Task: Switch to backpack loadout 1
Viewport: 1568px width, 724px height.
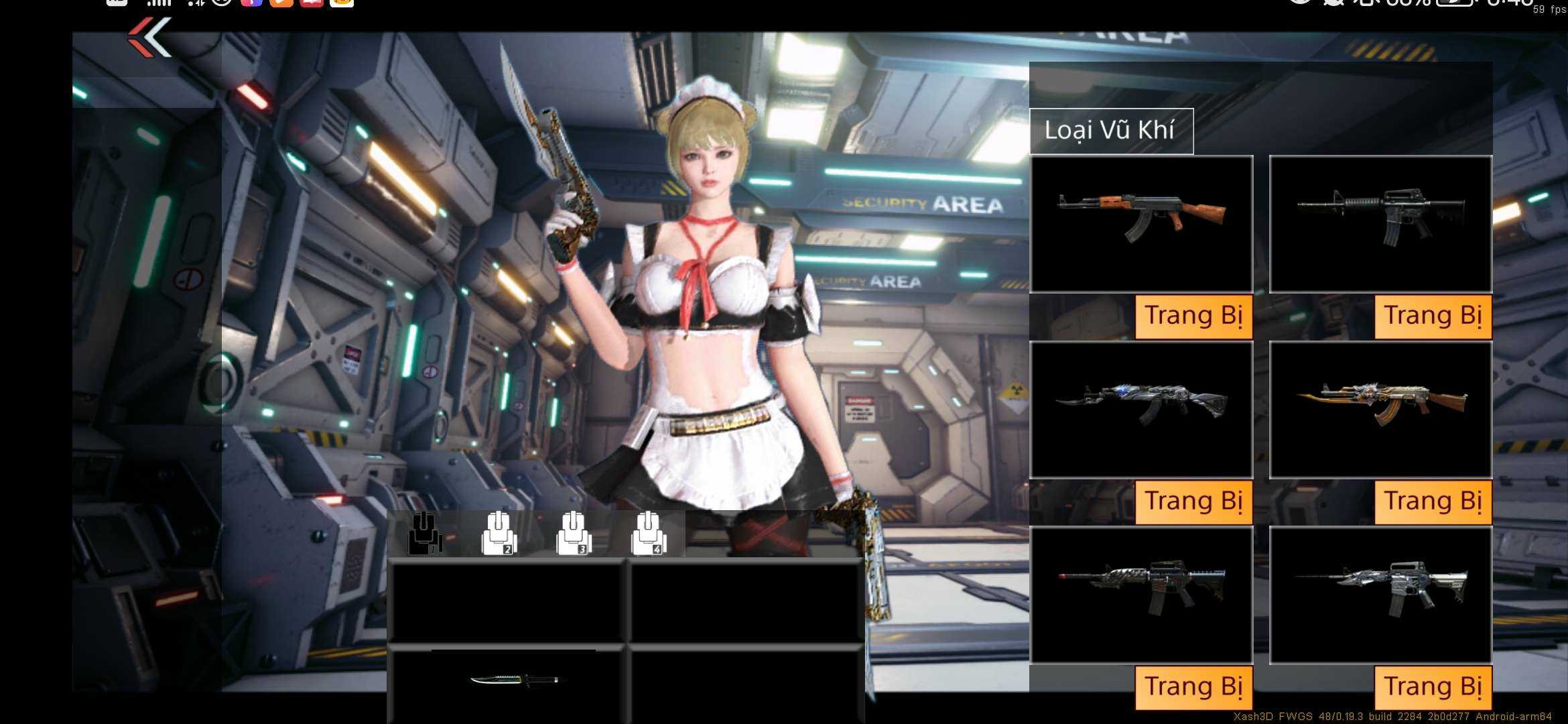Action: coord(425,534)
